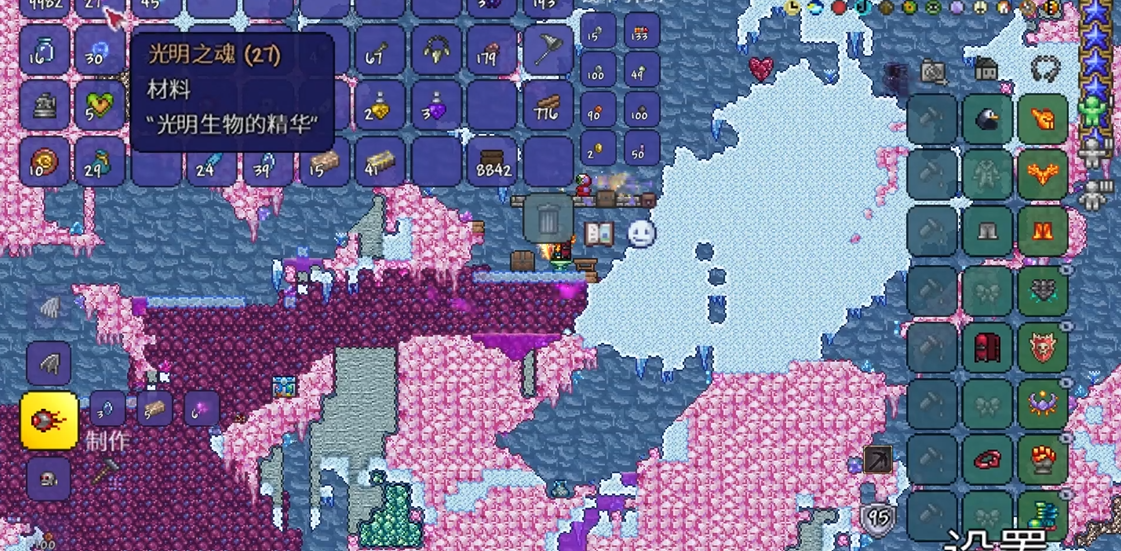This screenshot has height=551, width=1121.
Task: Select the fiery orange wings slot
Action: [1042, 177]
